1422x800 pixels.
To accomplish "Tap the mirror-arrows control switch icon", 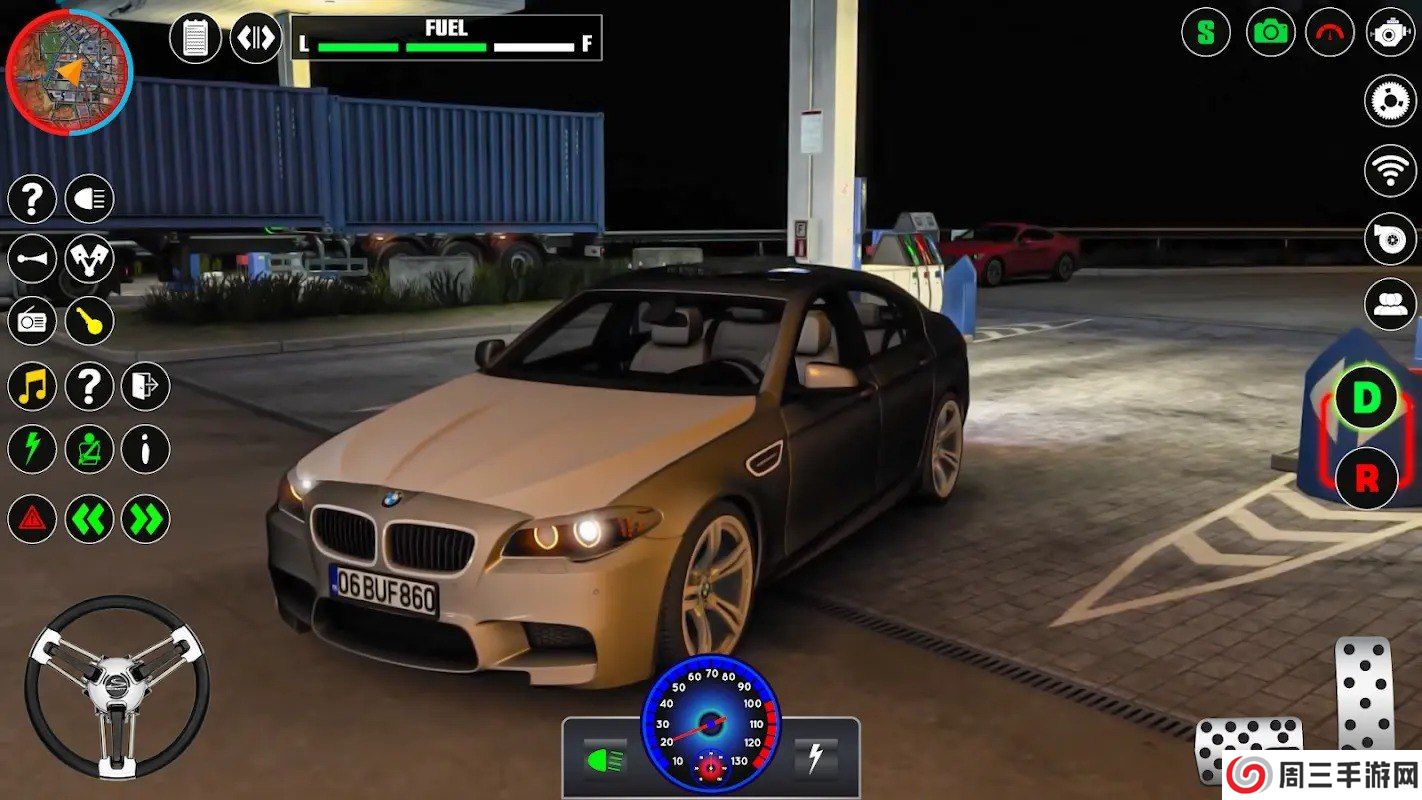I will 256,39.
